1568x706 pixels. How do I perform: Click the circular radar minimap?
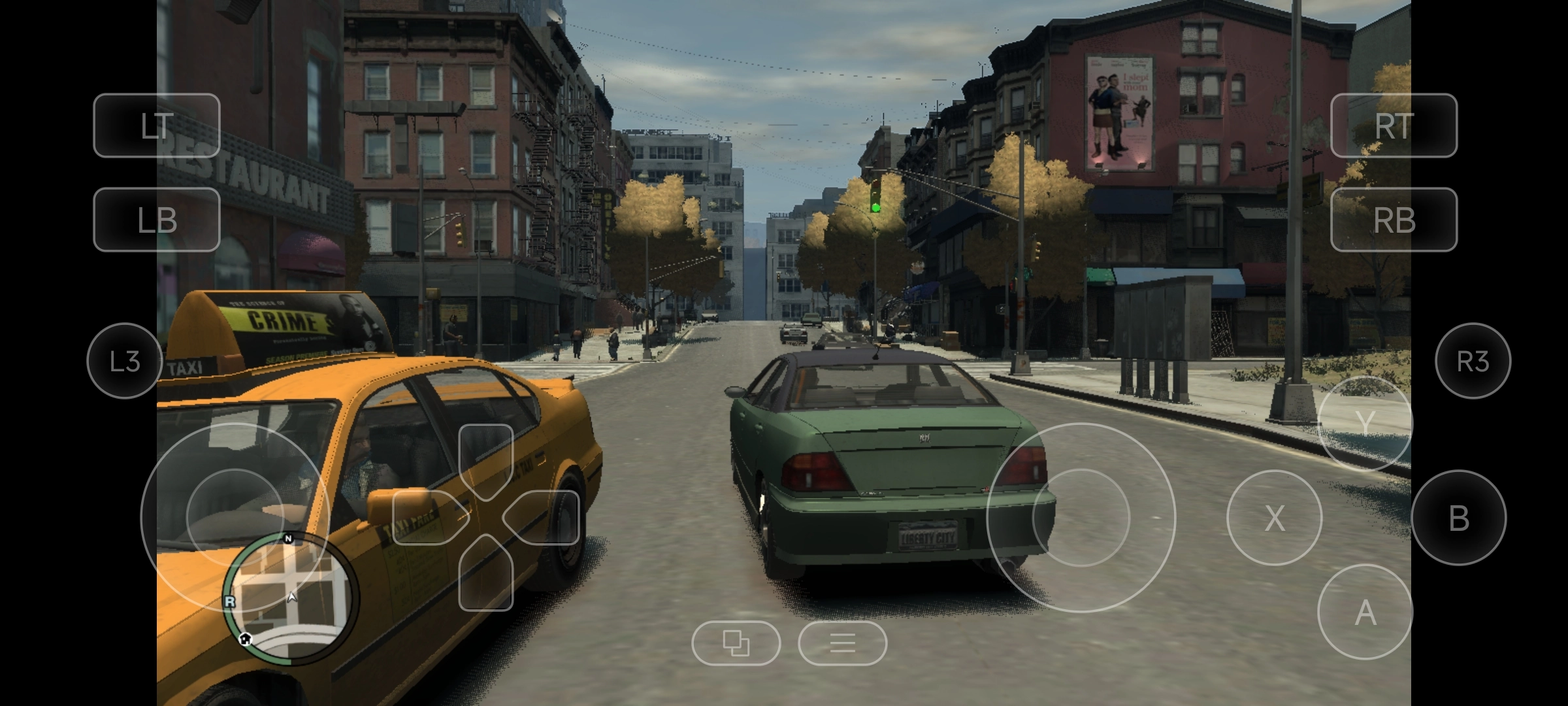pos(291,598)
